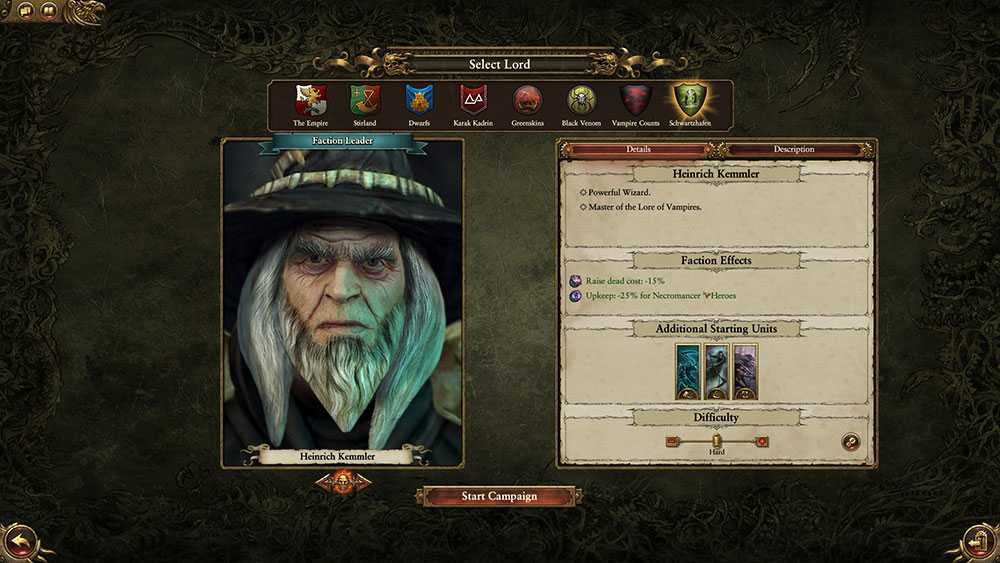Select The Empire faction shield
1000x563 pixels.
click(311, 100)
